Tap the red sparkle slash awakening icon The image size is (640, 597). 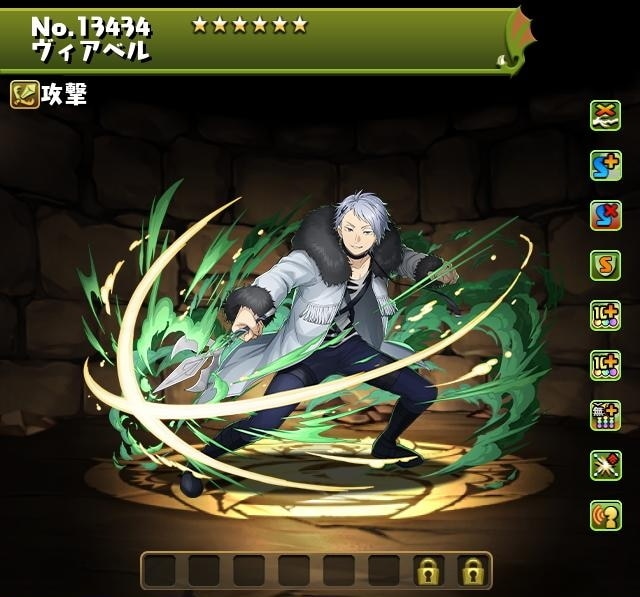(605, 466)
